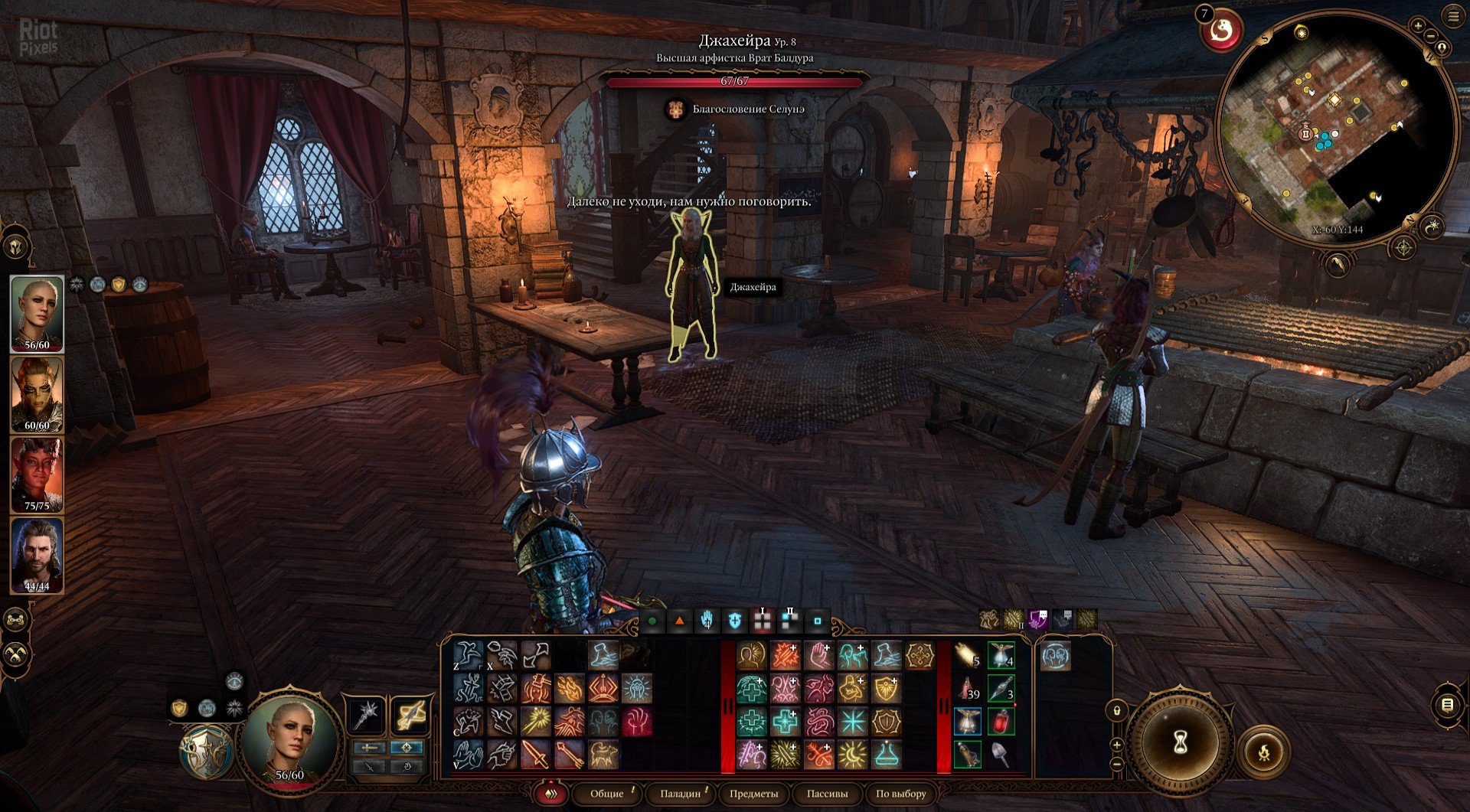Switch to the По выбору tab
Viewport: 1470px width, 812px height.
[900, 794]
